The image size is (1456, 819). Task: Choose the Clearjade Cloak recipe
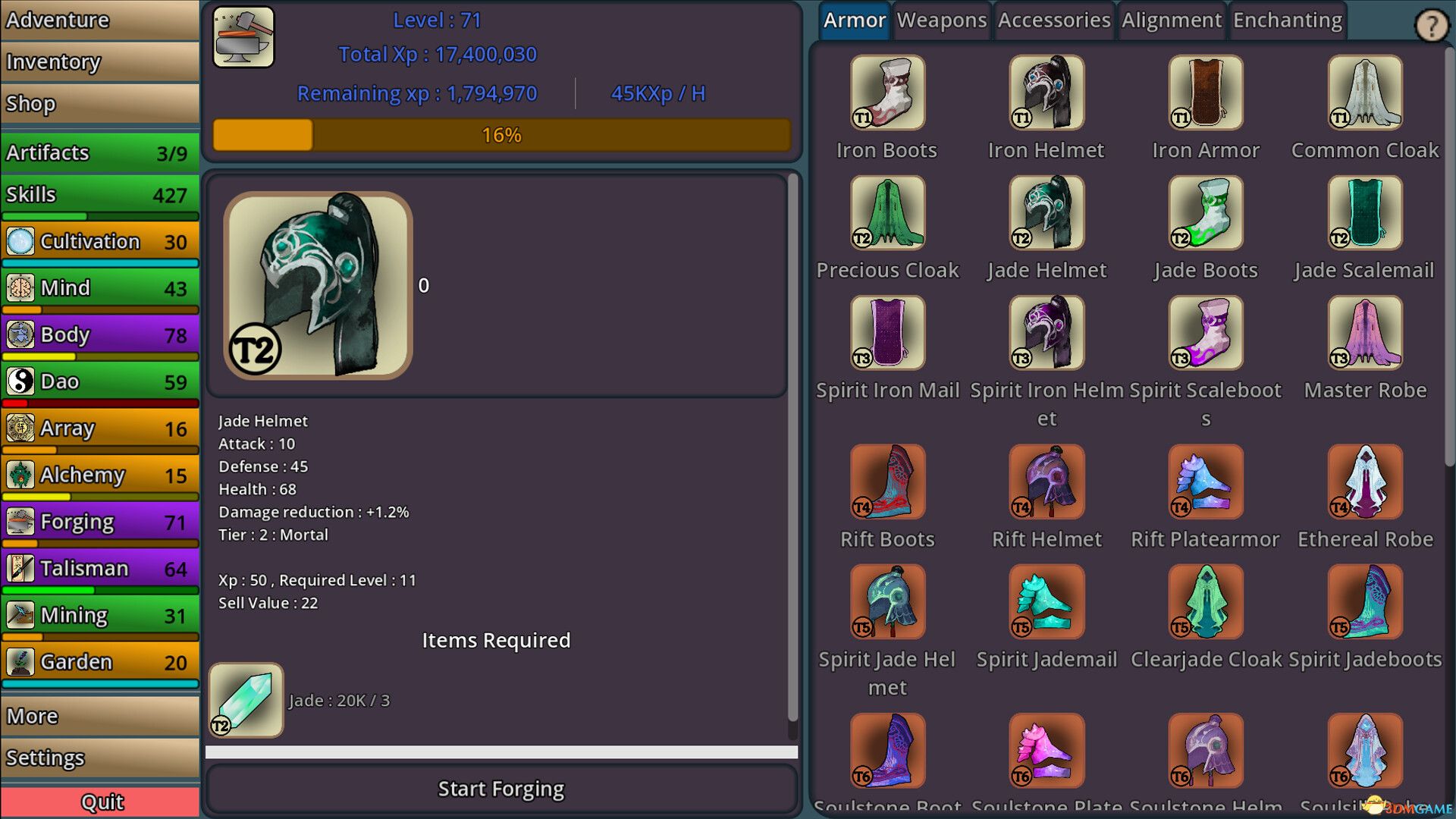(x=1205, y=602)
